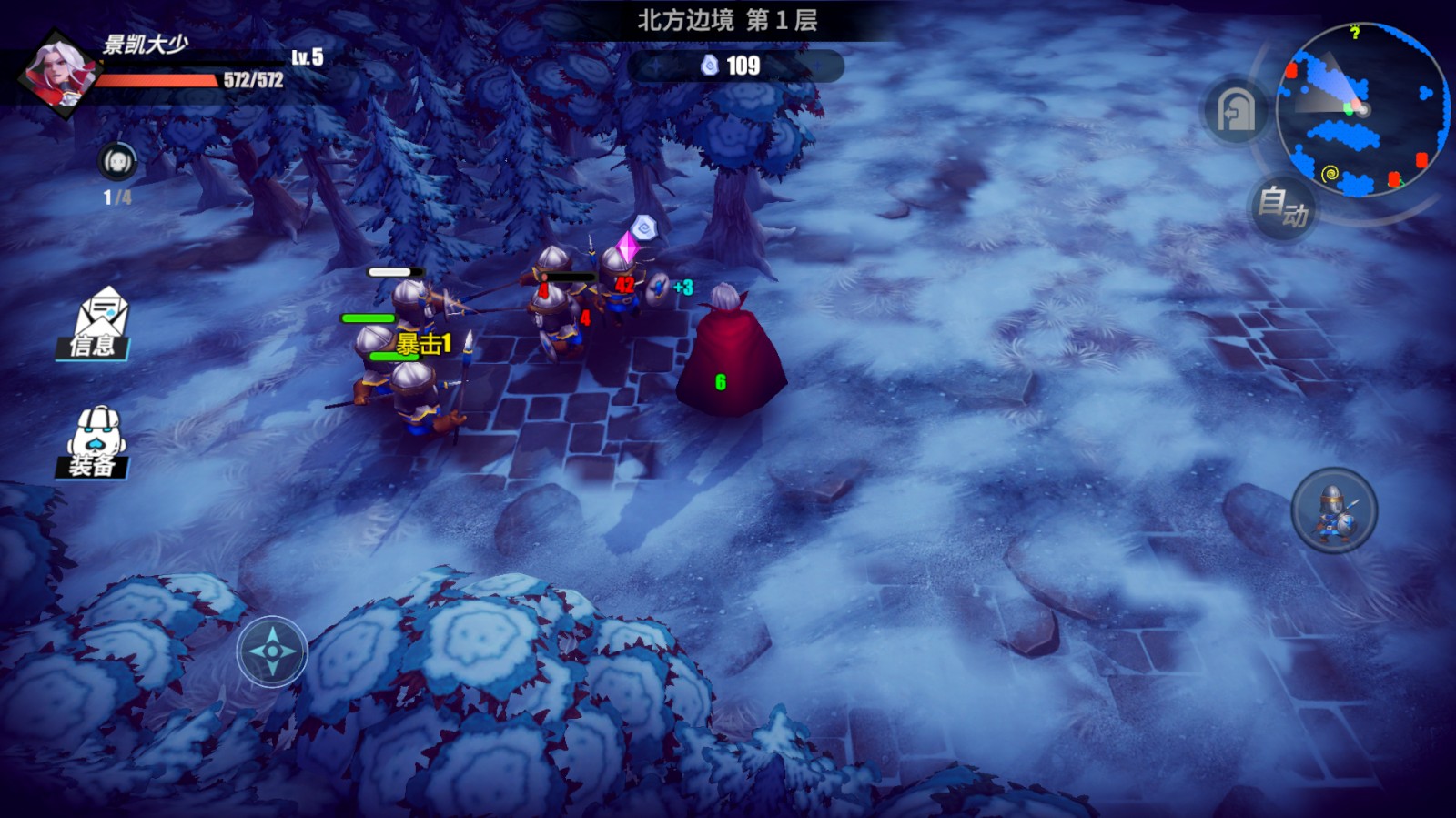Select the skull troop counter icon
The width and height of the screenshot is (1456, 818).
pos(117,163)
